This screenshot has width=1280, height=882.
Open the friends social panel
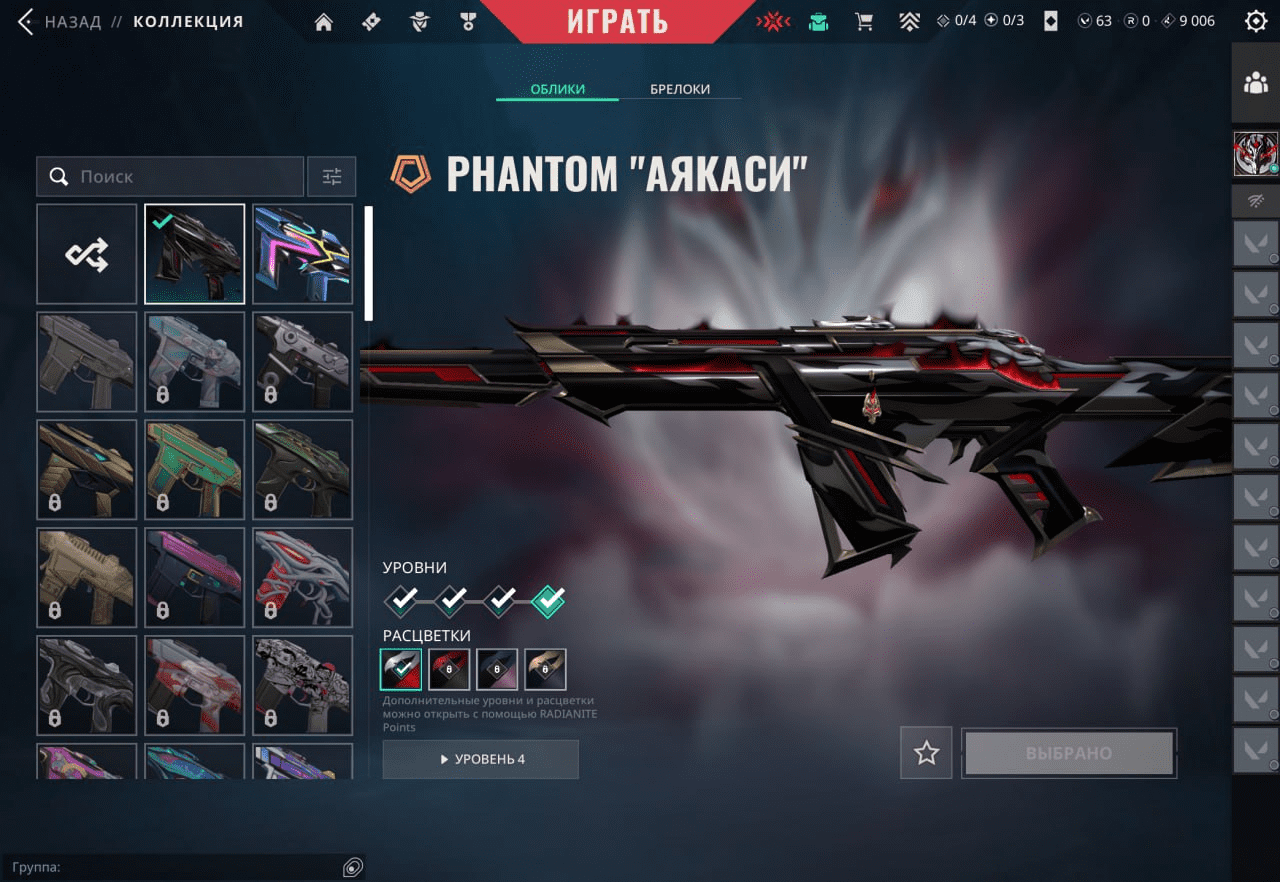[x=1255, y=84]
